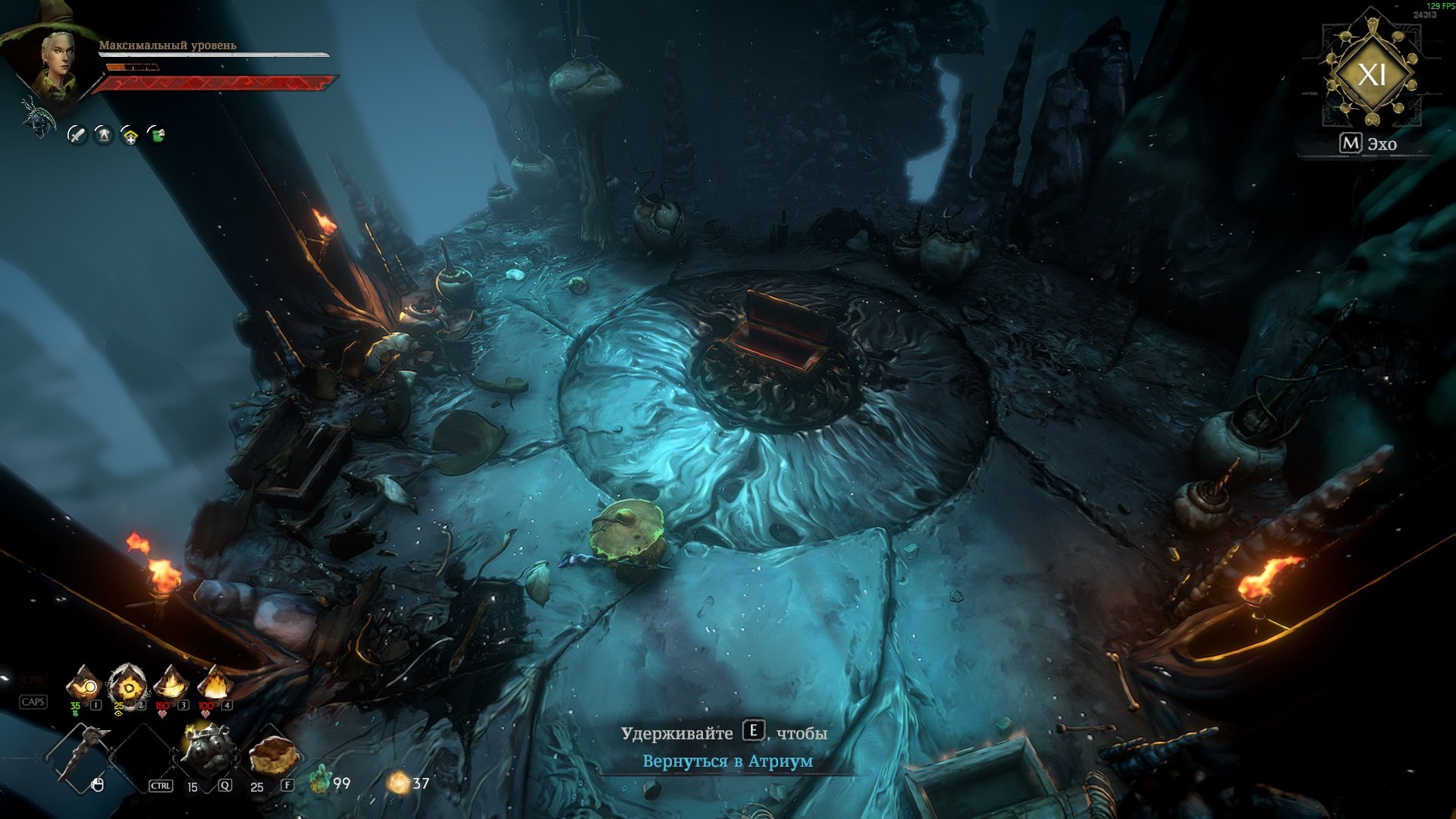Viewport: 1456px width, 819px height.
Task: Click the green crystal resource icon
Action: 321,781
